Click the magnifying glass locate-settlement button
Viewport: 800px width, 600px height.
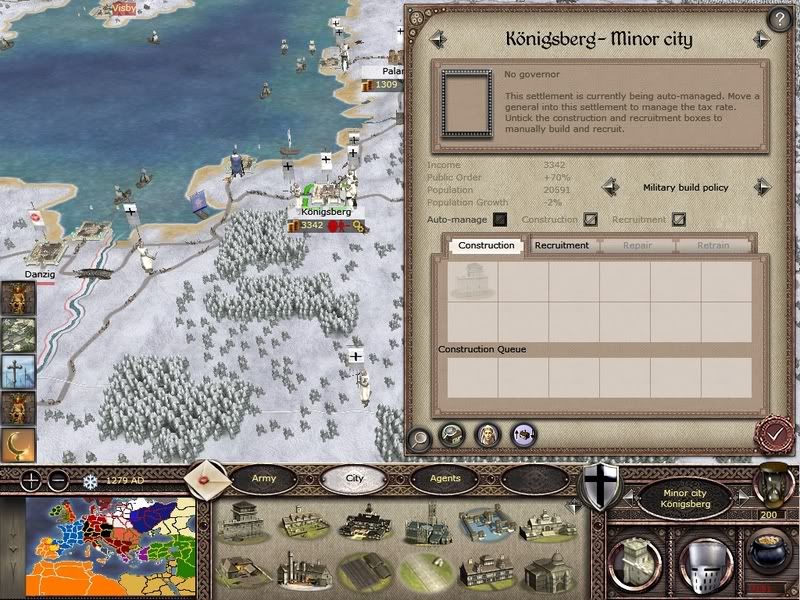click(421, 436)
